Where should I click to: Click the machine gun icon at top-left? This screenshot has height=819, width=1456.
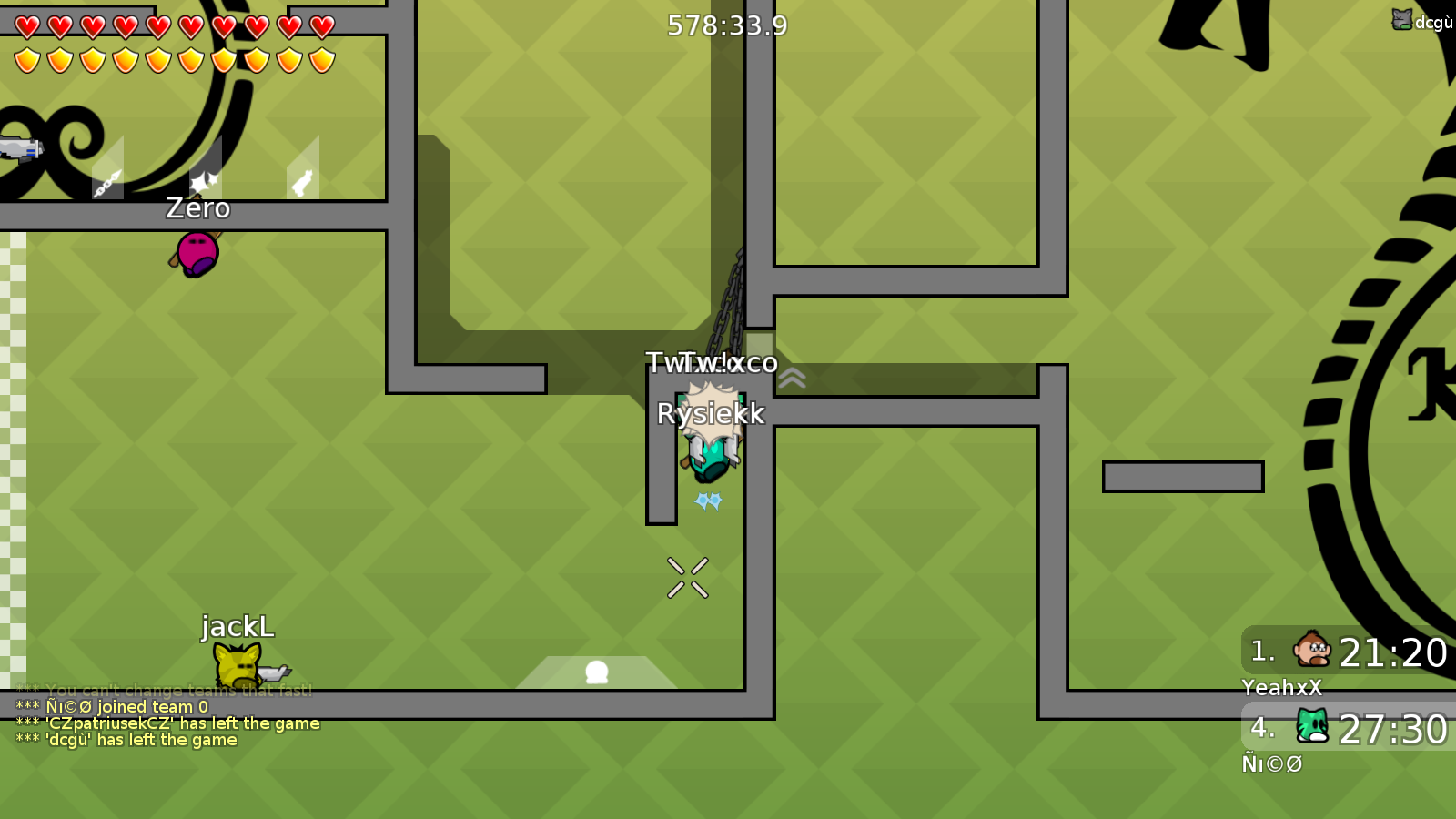pos(23,147)
